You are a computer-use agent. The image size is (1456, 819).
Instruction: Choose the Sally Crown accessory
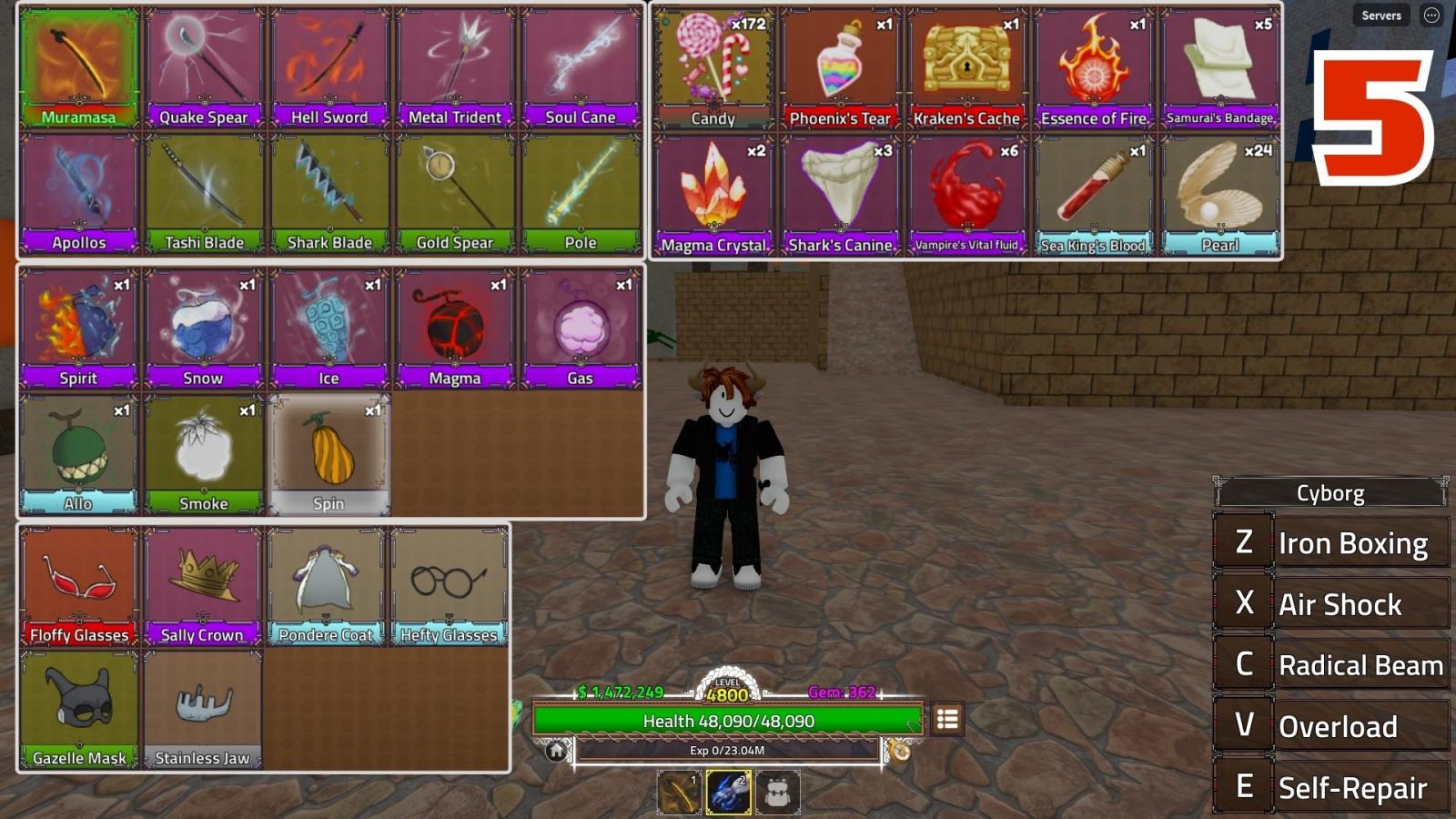pos(203,586)
